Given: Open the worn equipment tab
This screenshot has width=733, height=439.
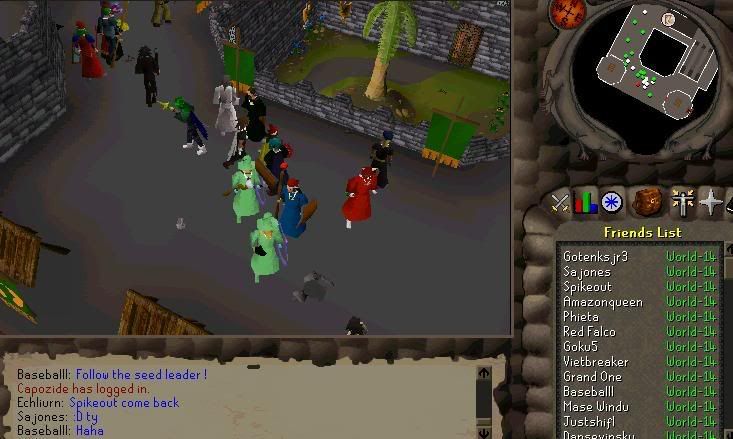Looking at the screenshot, I should coord(682,203).
